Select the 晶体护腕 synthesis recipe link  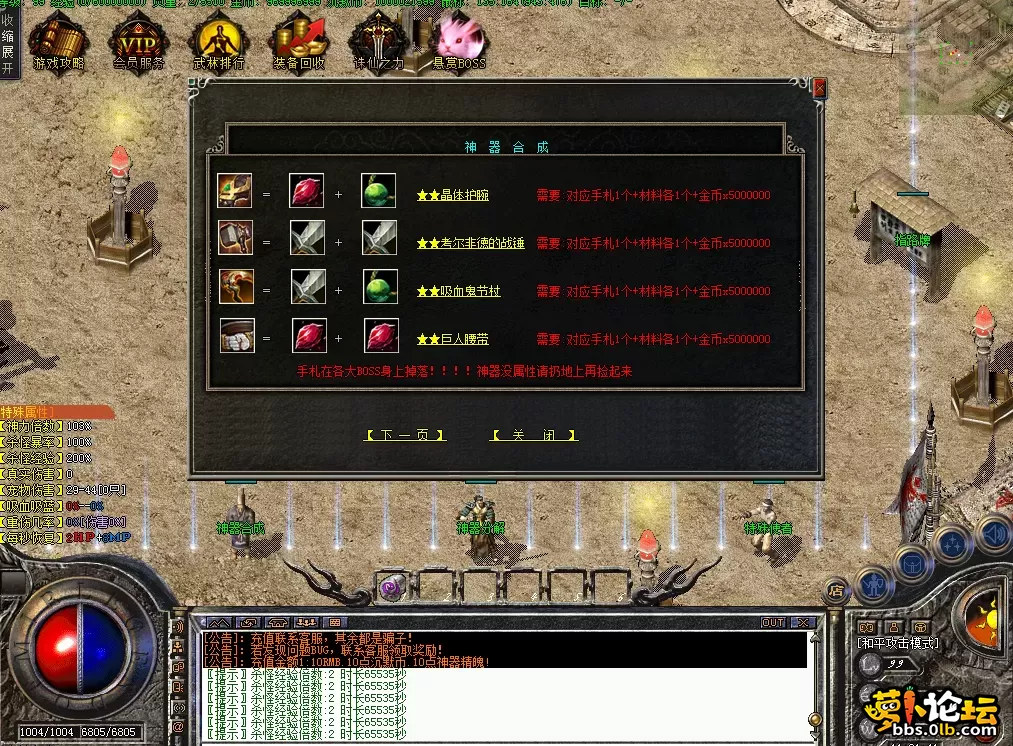[453, 195]
